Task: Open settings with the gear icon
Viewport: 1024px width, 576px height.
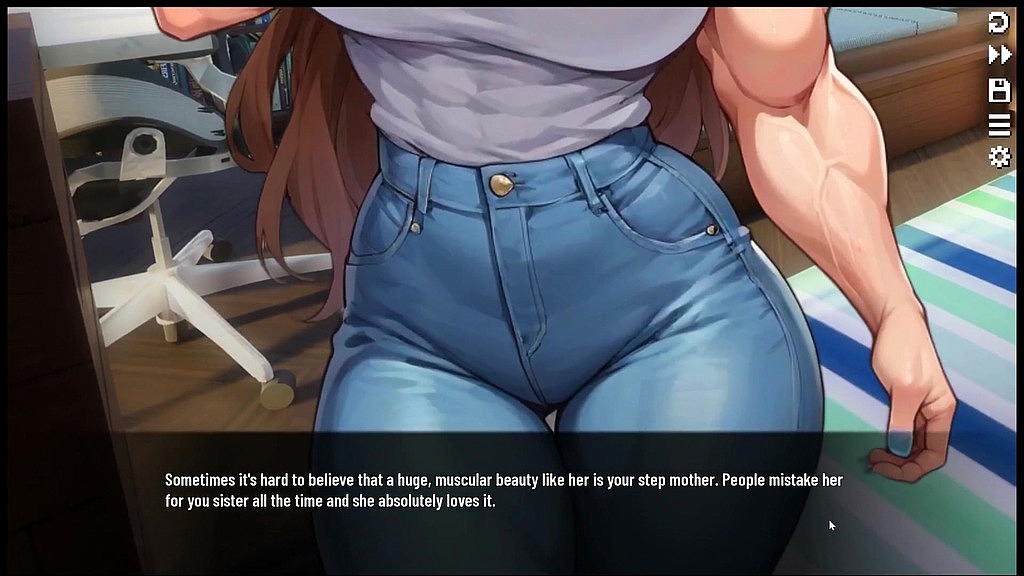Action: 999,157
